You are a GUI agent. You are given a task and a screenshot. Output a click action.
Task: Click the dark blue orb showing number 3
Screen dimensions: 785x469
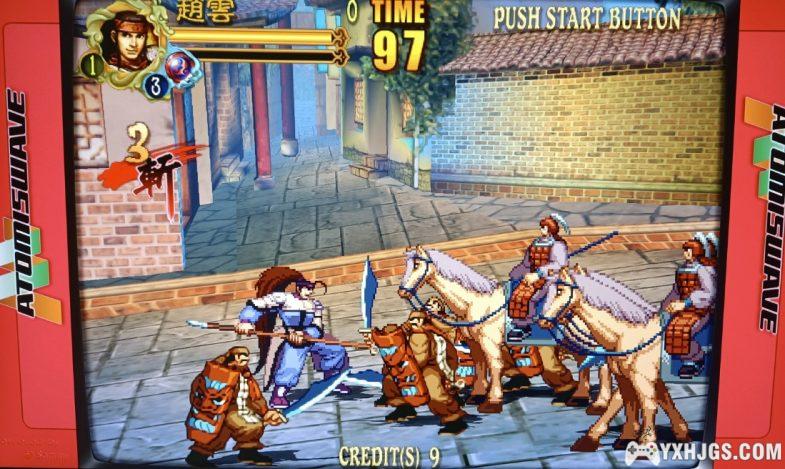[x=153, y=85]
